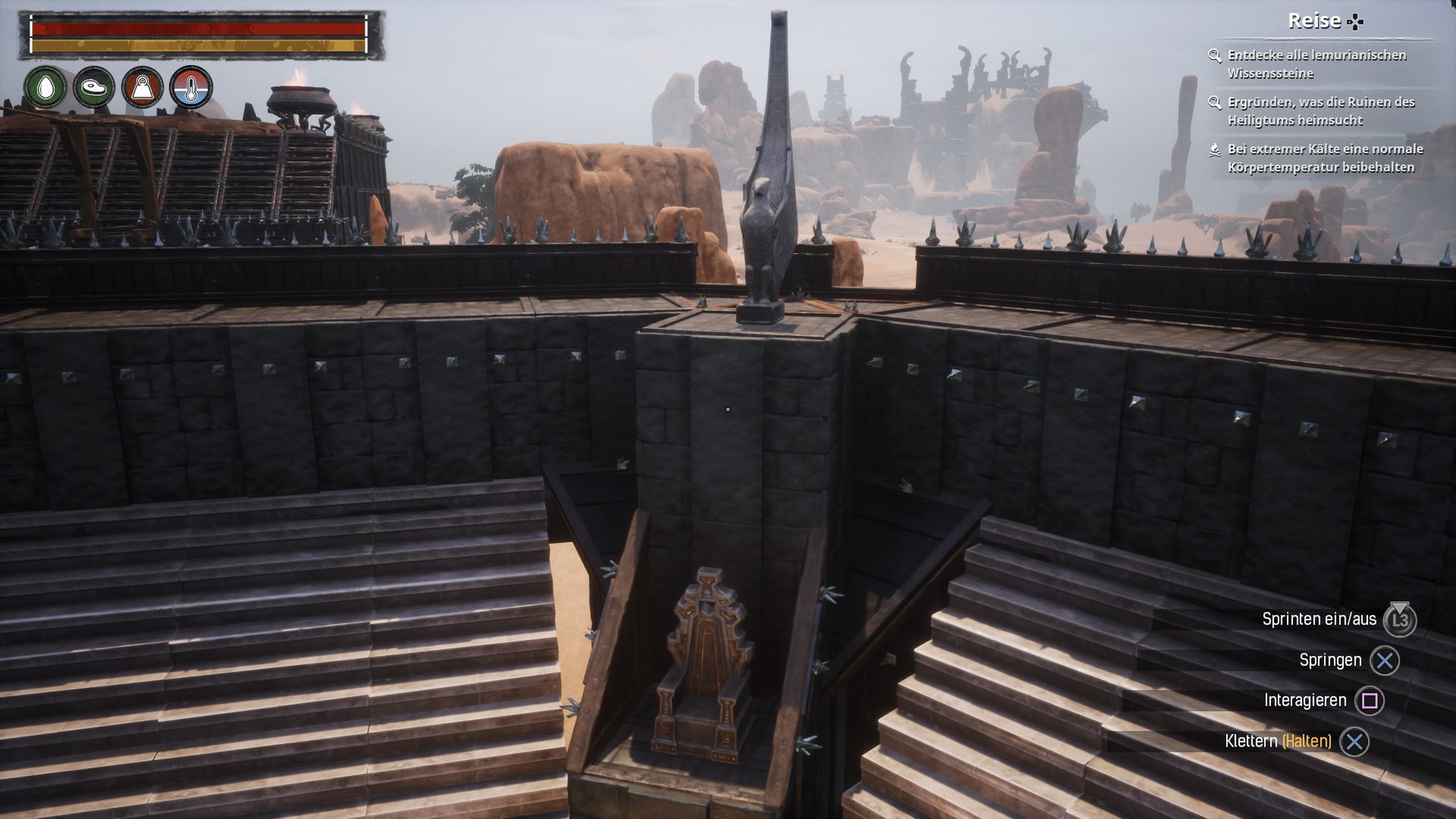Select the thermometer temperature icon
Screen dimensions: 1456x819
click(x=191, y=88)
